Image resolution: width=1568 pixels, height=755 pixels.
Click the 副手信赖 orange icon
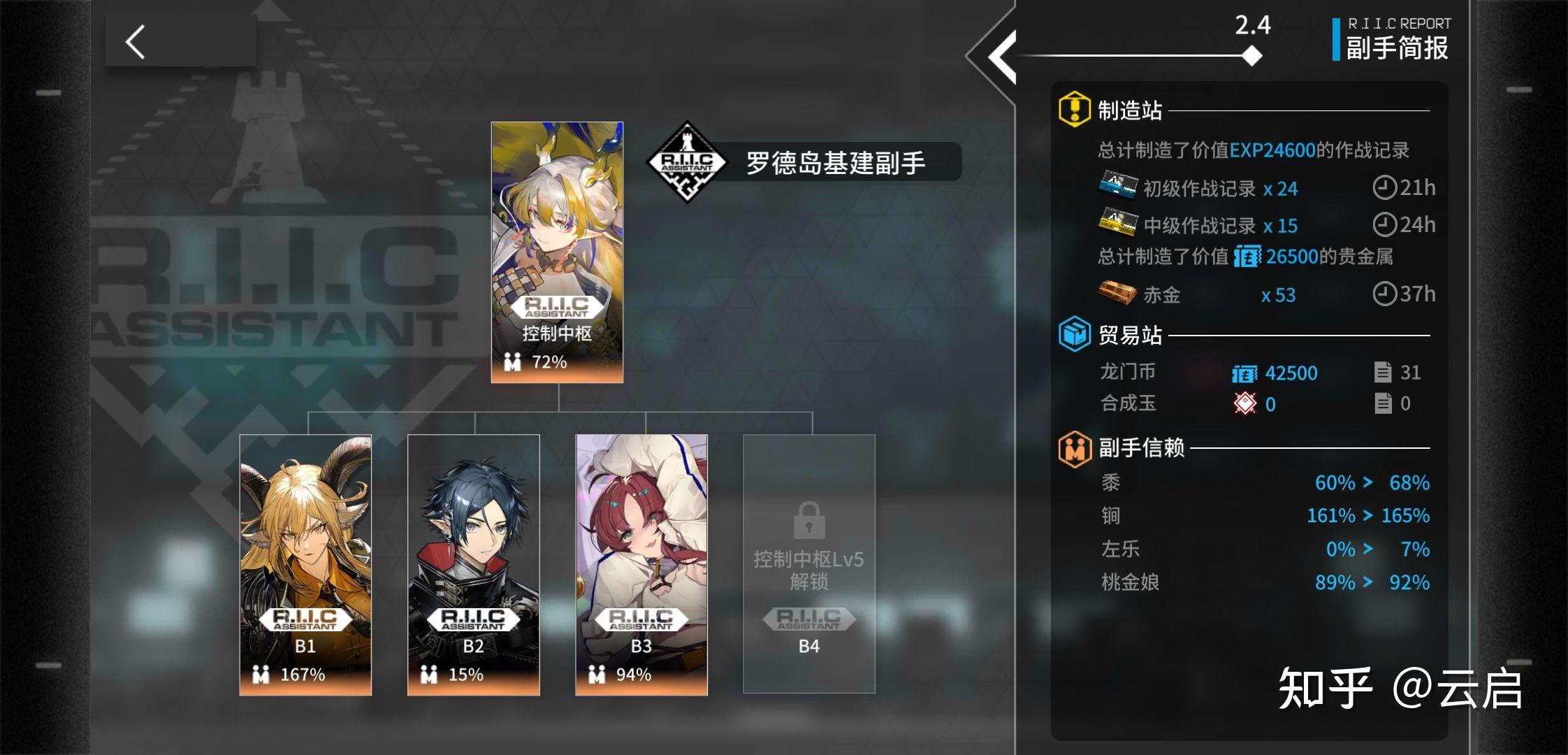point(1075,447)
